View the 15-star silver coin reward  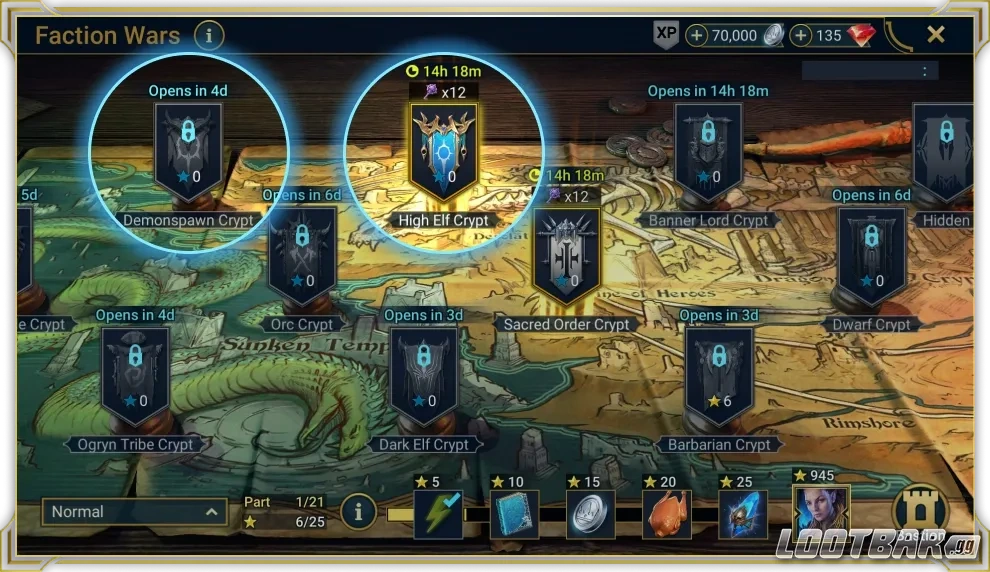590,514
